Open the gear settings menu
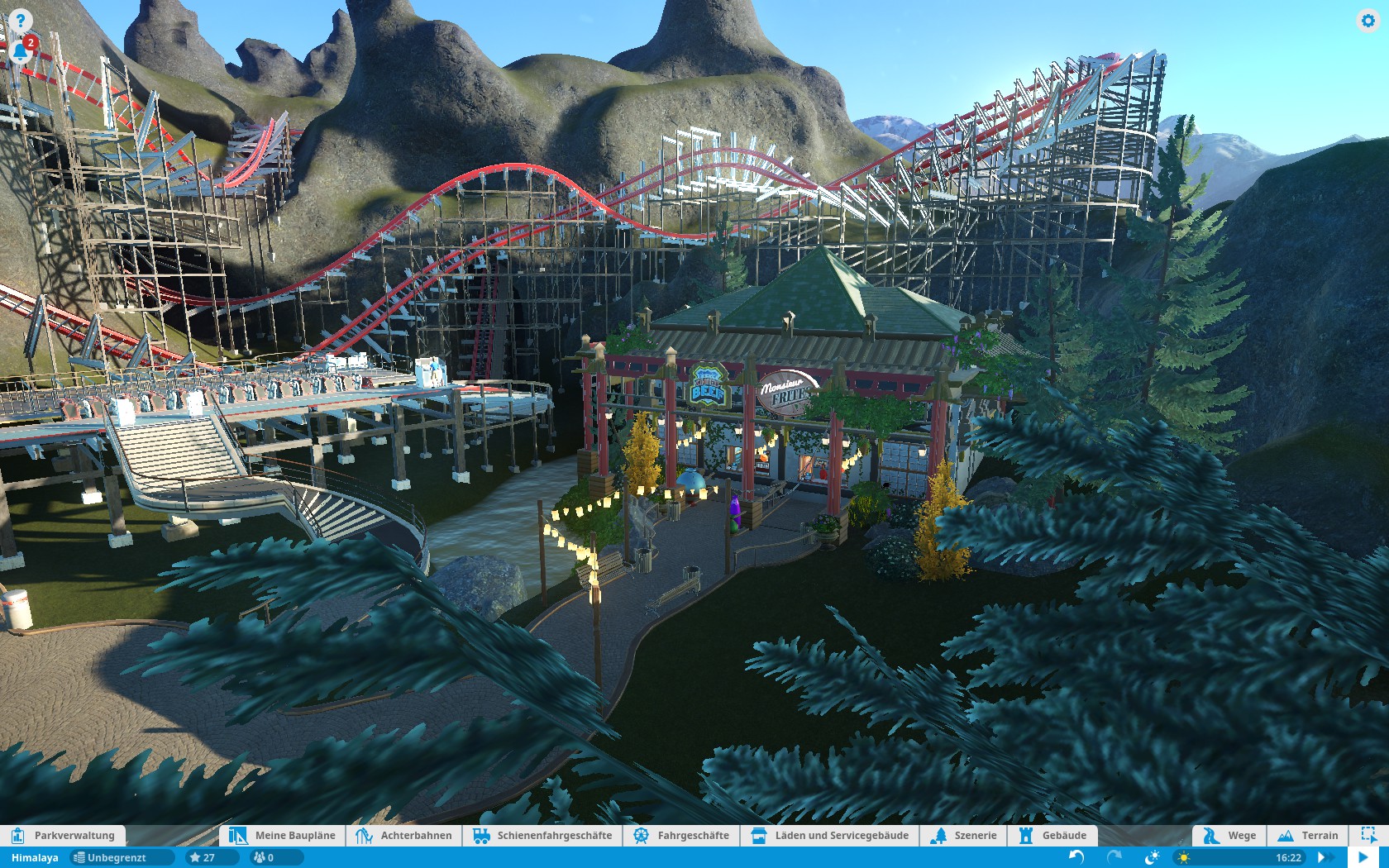Screen dimensions: 1389x868 coord(1368,21)
